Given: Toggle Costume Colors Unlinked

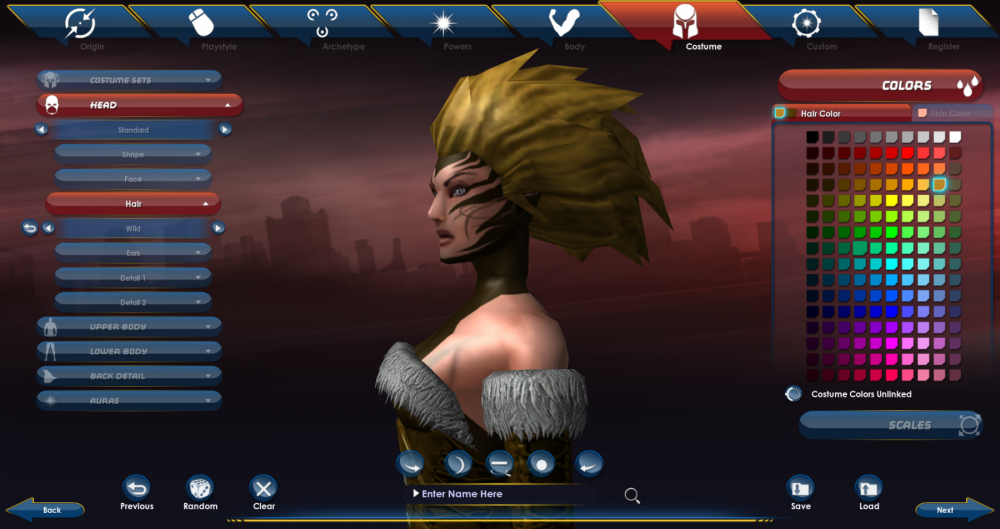Looking at the screenshot, I should [x=794, y=394].
